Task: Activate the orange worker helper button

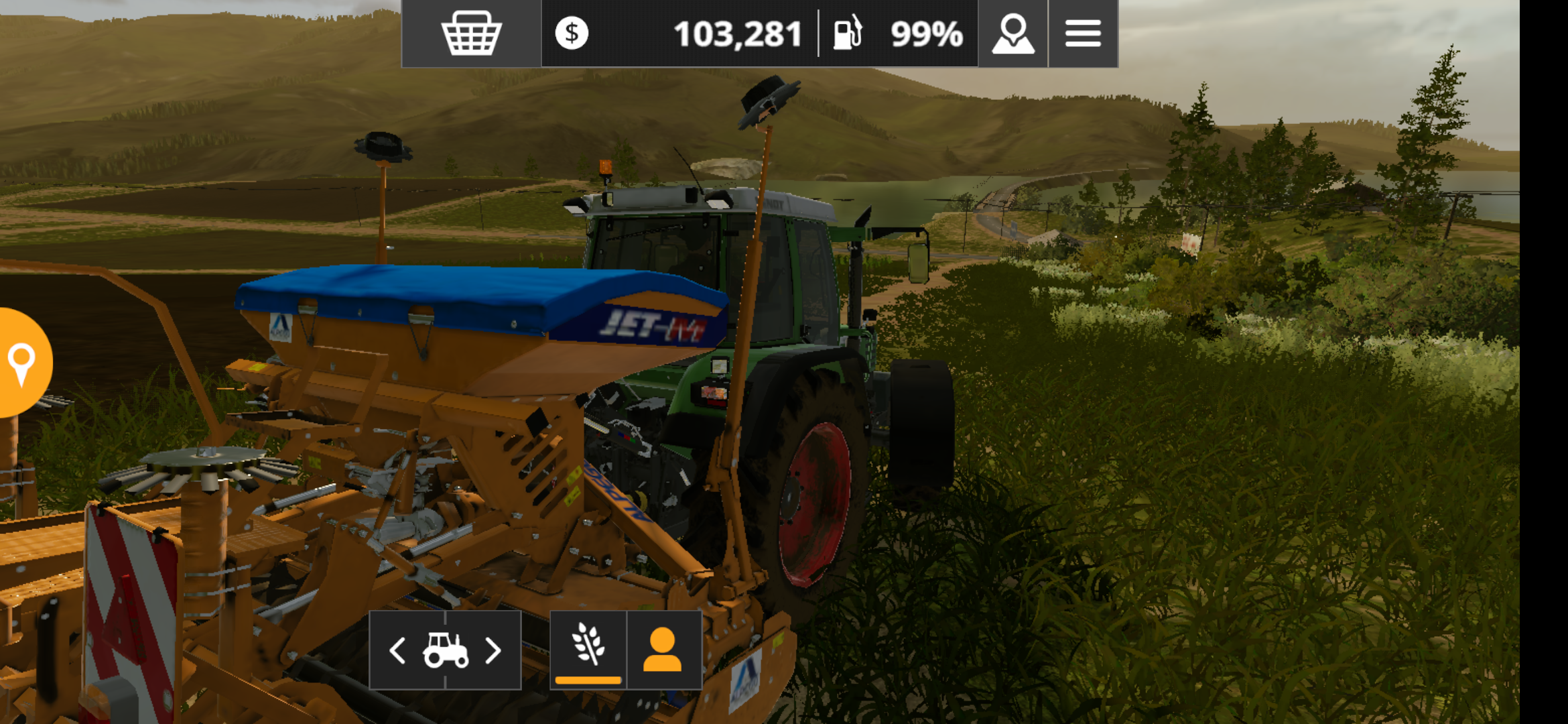Action: tap(663, 649)
